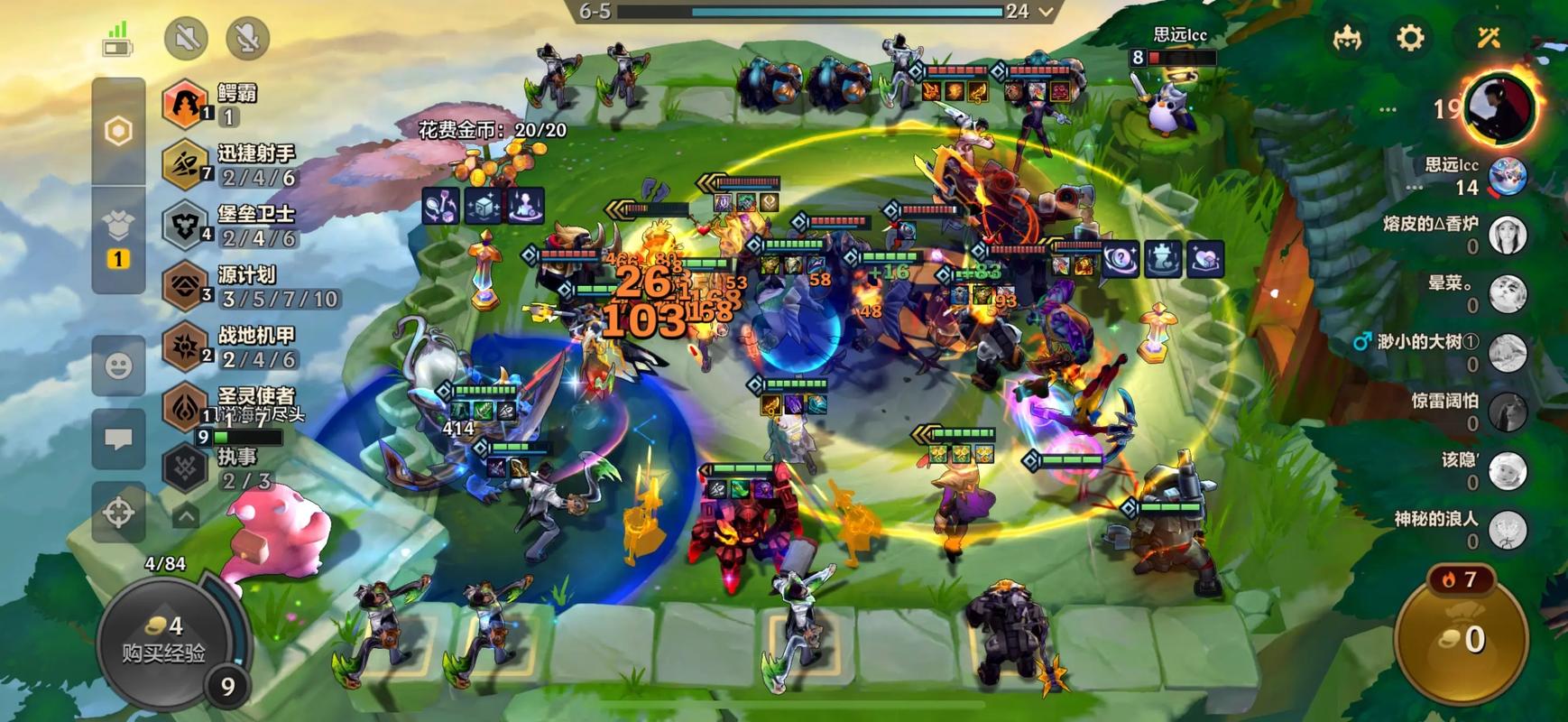Open the hexagon augment panel tab
The width and height of the screenshot is (1568, 722).
point(118,132)
